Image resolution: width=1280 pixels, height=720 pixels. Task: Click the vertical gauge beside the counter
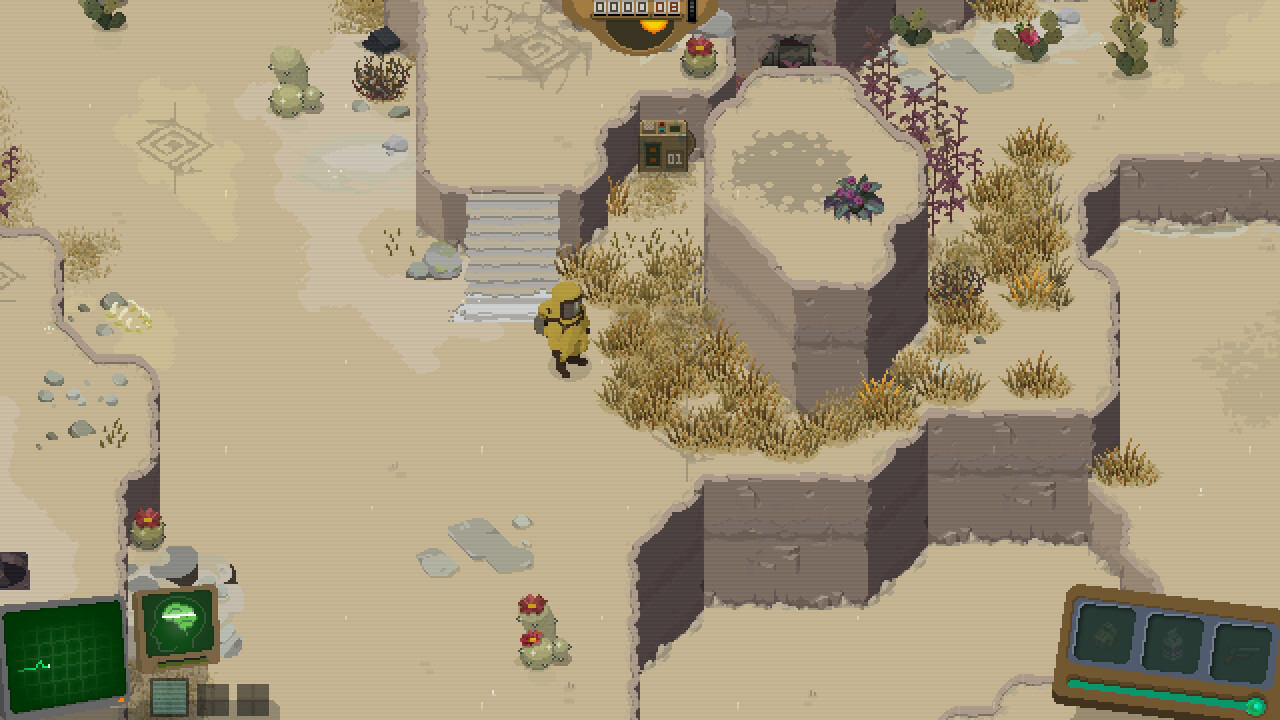click(691, 12)
